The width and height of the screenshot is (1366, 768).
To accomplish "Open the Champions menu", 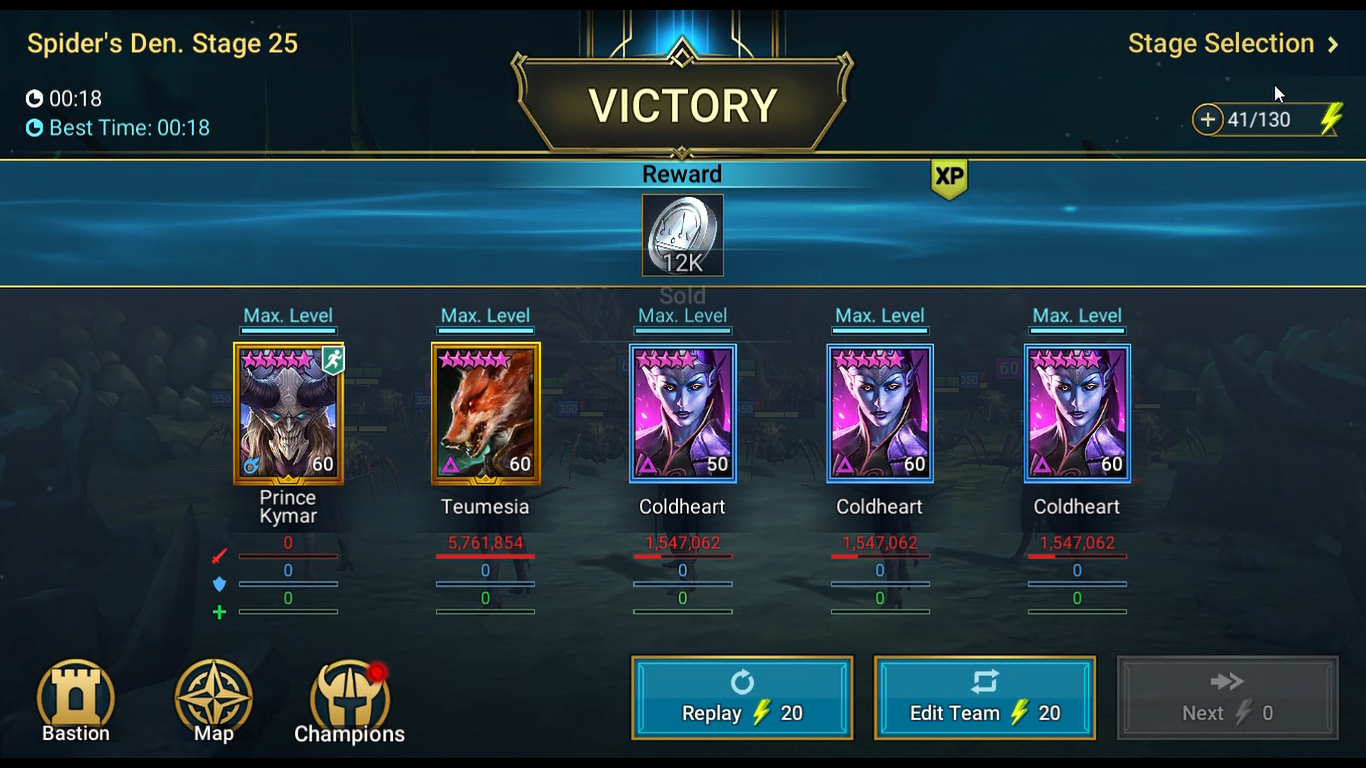I will (x=349, y=701).
